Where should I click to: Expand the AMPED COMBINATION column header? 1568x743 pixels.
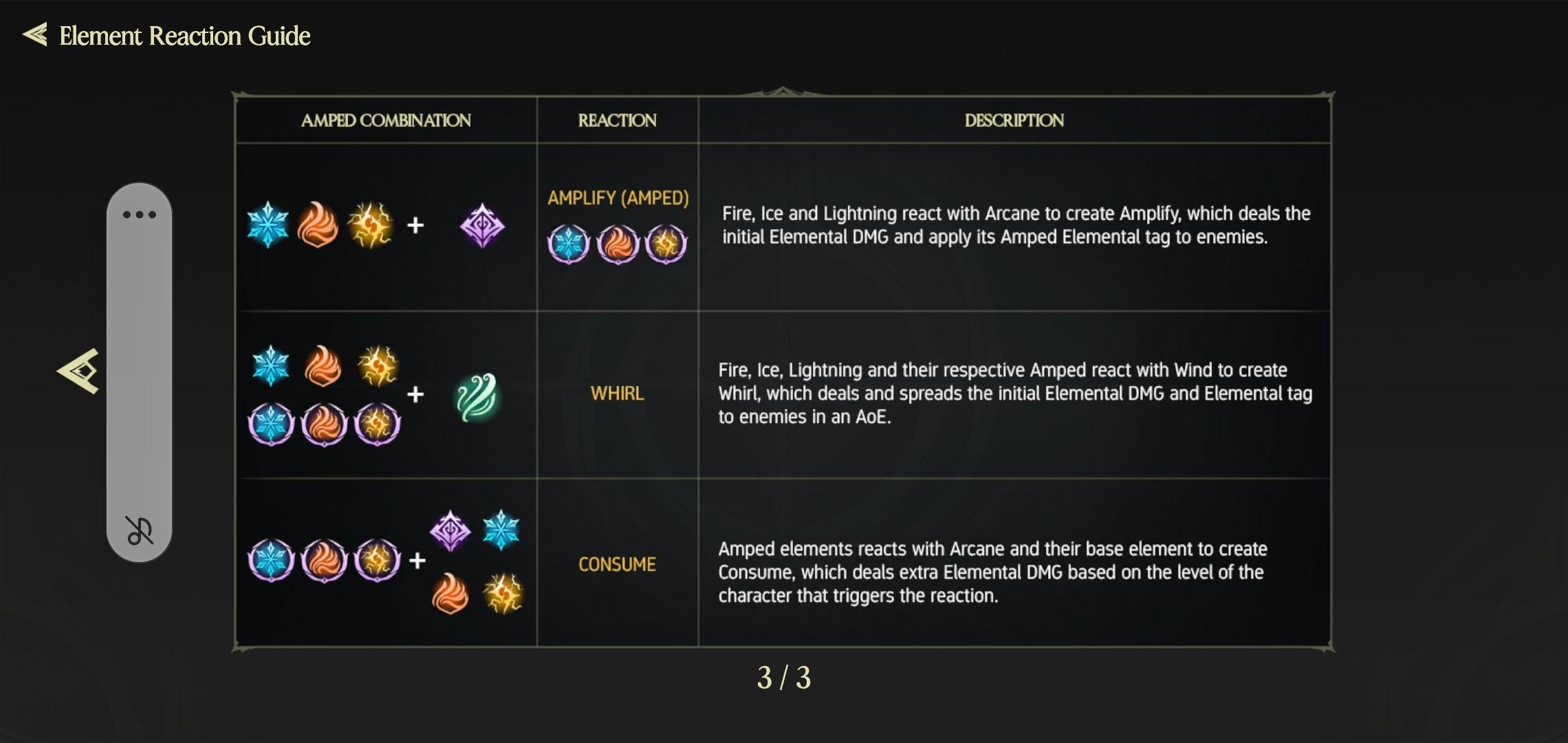[386, 120]
